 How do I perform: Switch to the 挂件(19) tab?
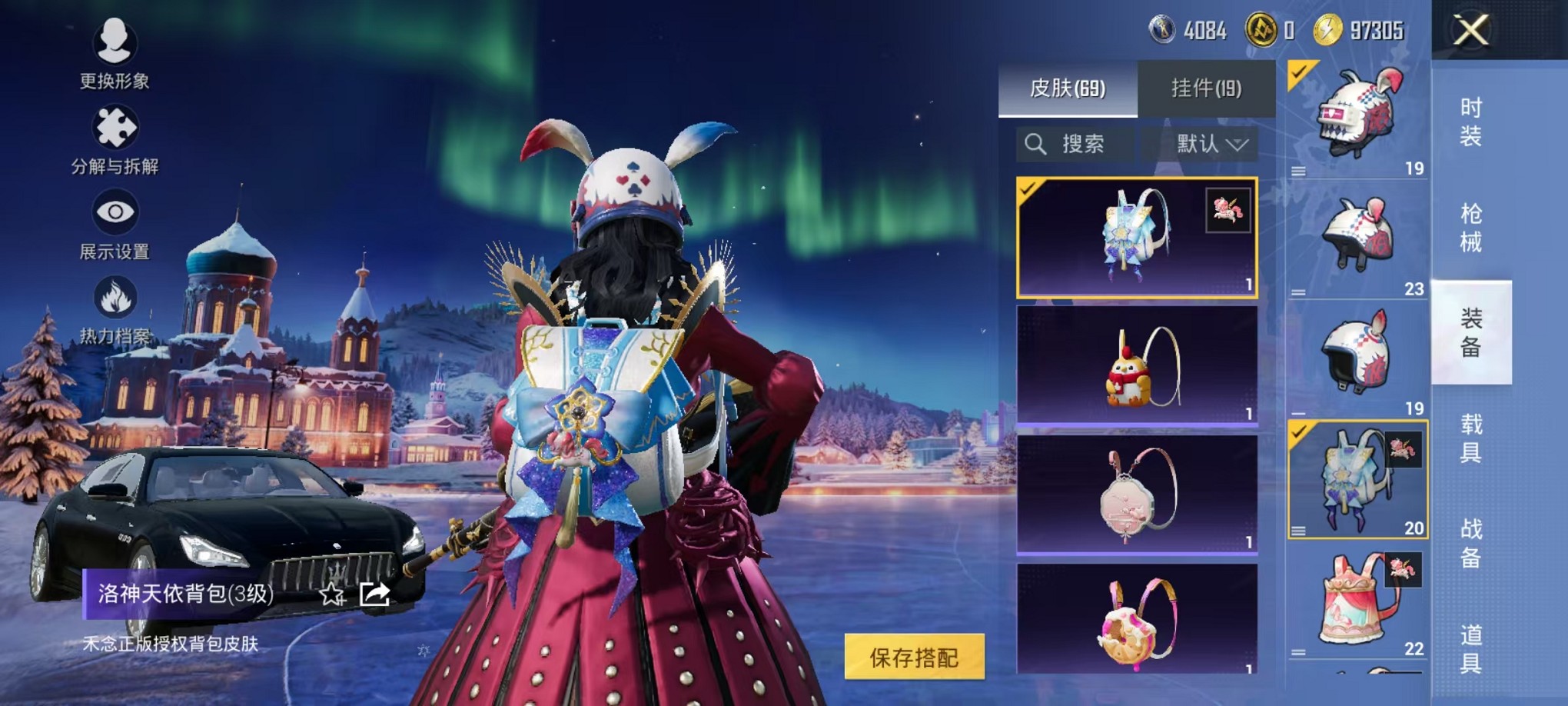1207,87
